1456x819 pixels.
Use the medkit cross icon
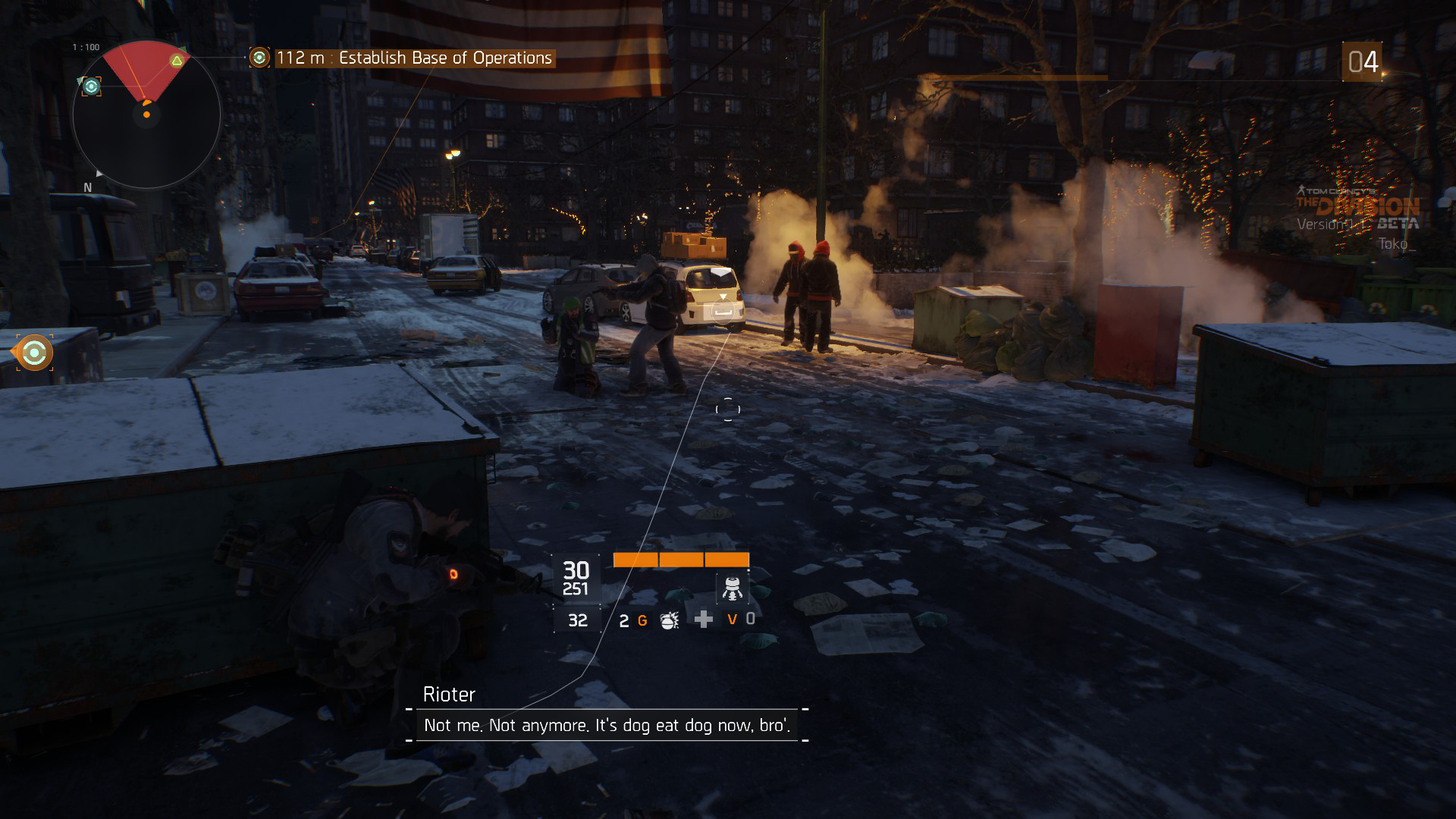tap(704, 620)
